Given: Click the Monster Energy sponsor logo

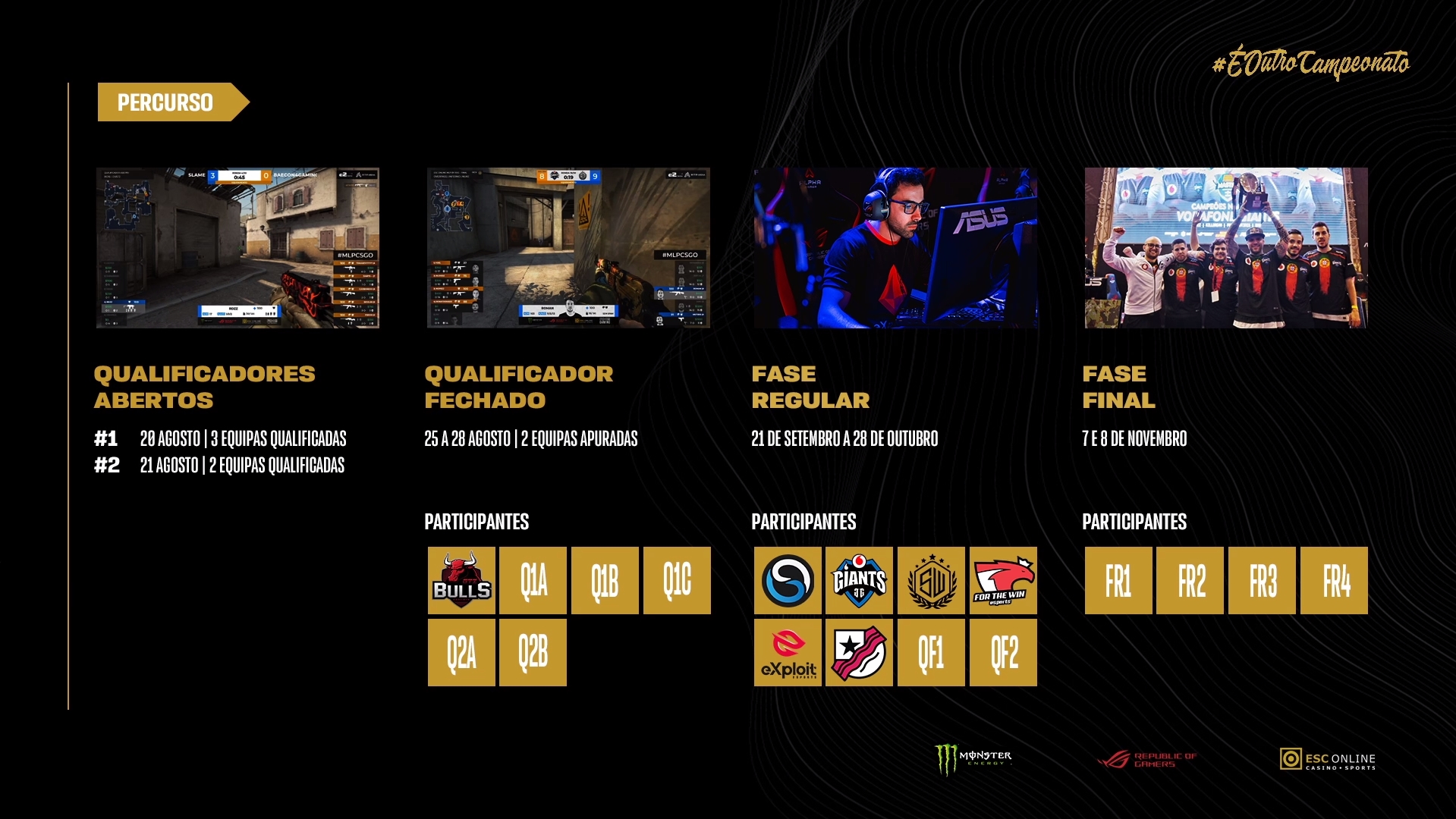Looking at the screenshot, I should [x=973, y=759].
